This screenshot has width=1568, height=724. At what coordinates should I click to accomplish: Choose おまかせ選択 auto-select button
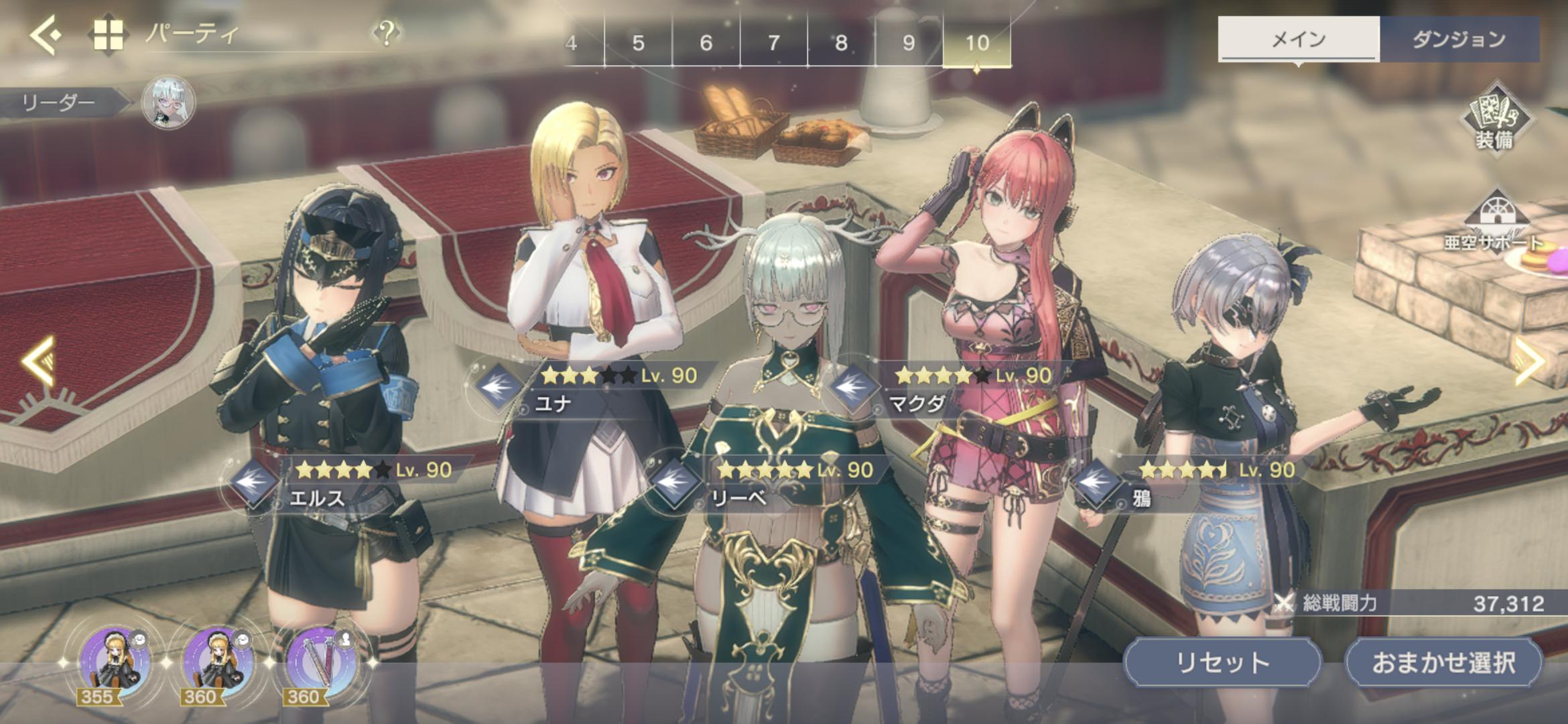coord(1443,662)
